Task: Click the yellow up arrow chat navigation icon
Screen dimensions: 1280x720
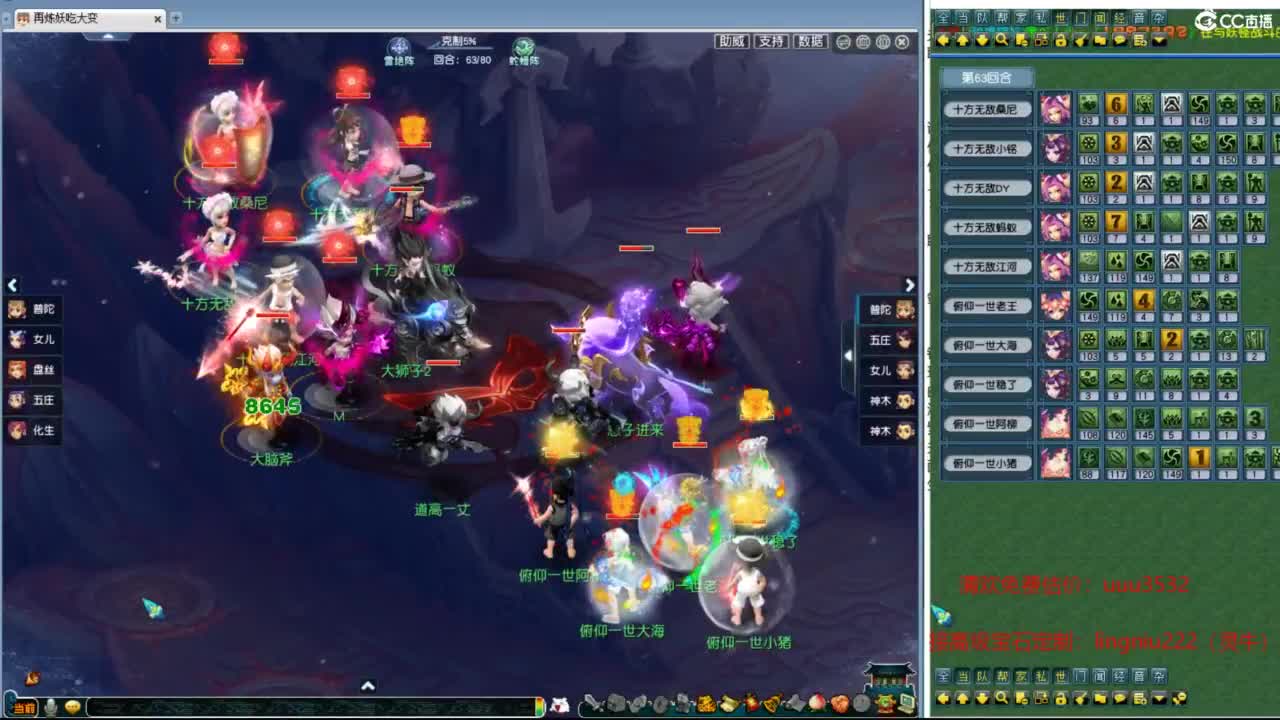Action: coord(963,40)
